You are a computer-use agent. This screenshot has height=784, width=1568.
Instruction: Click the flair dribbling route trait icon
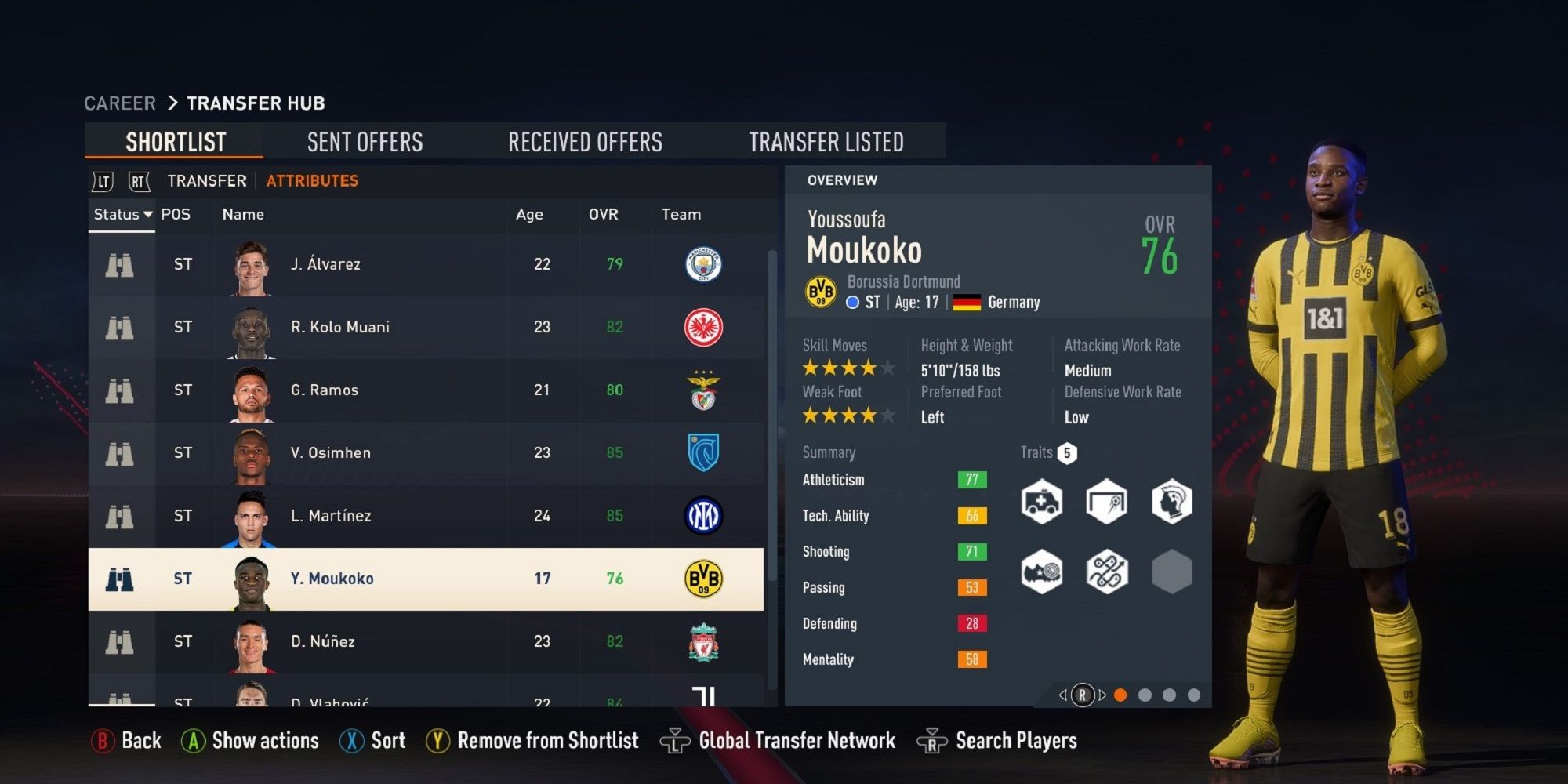pos(1106,572)
